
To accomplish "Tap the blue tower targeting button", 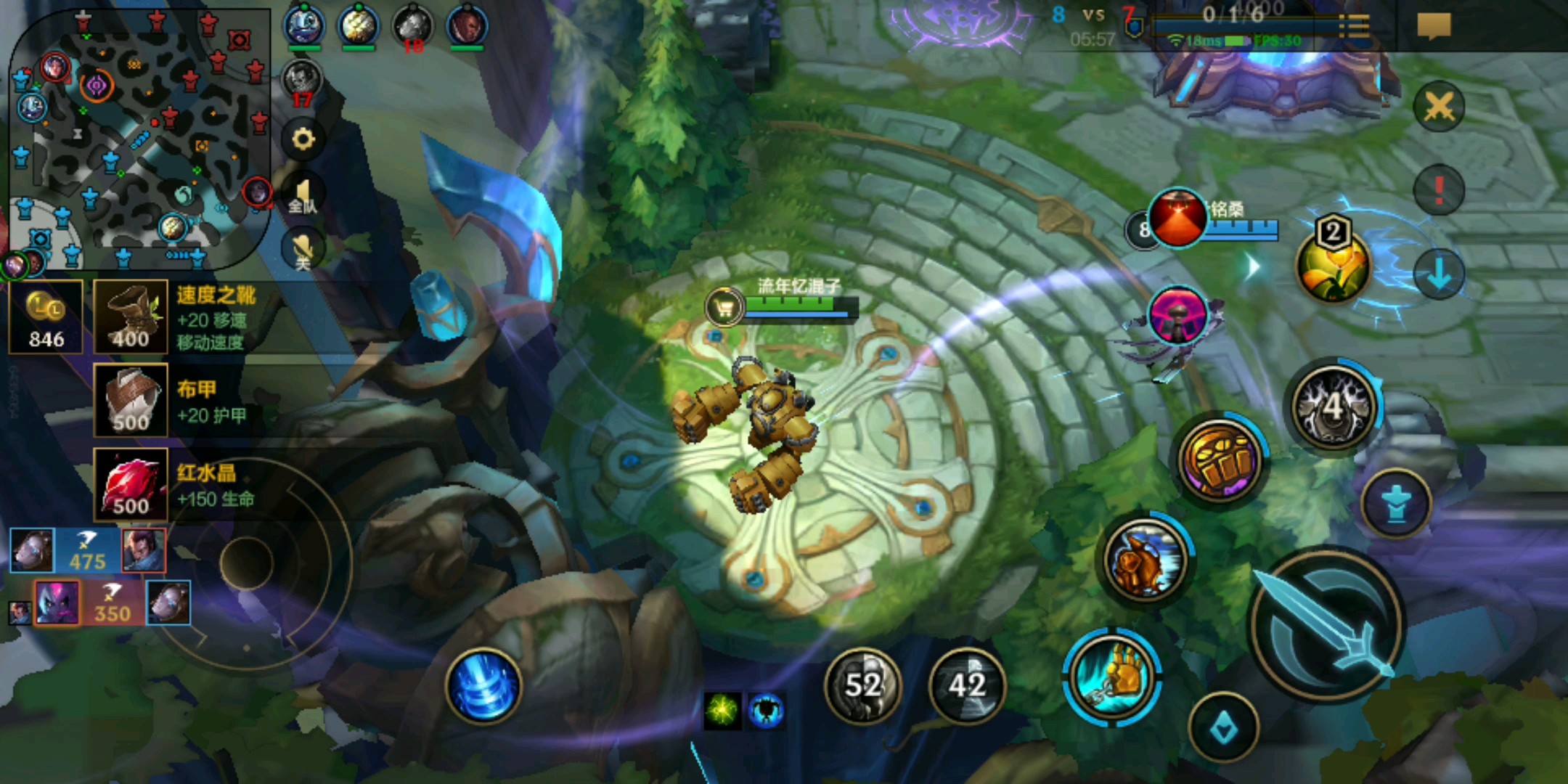I will click(x=1395, y=502).
